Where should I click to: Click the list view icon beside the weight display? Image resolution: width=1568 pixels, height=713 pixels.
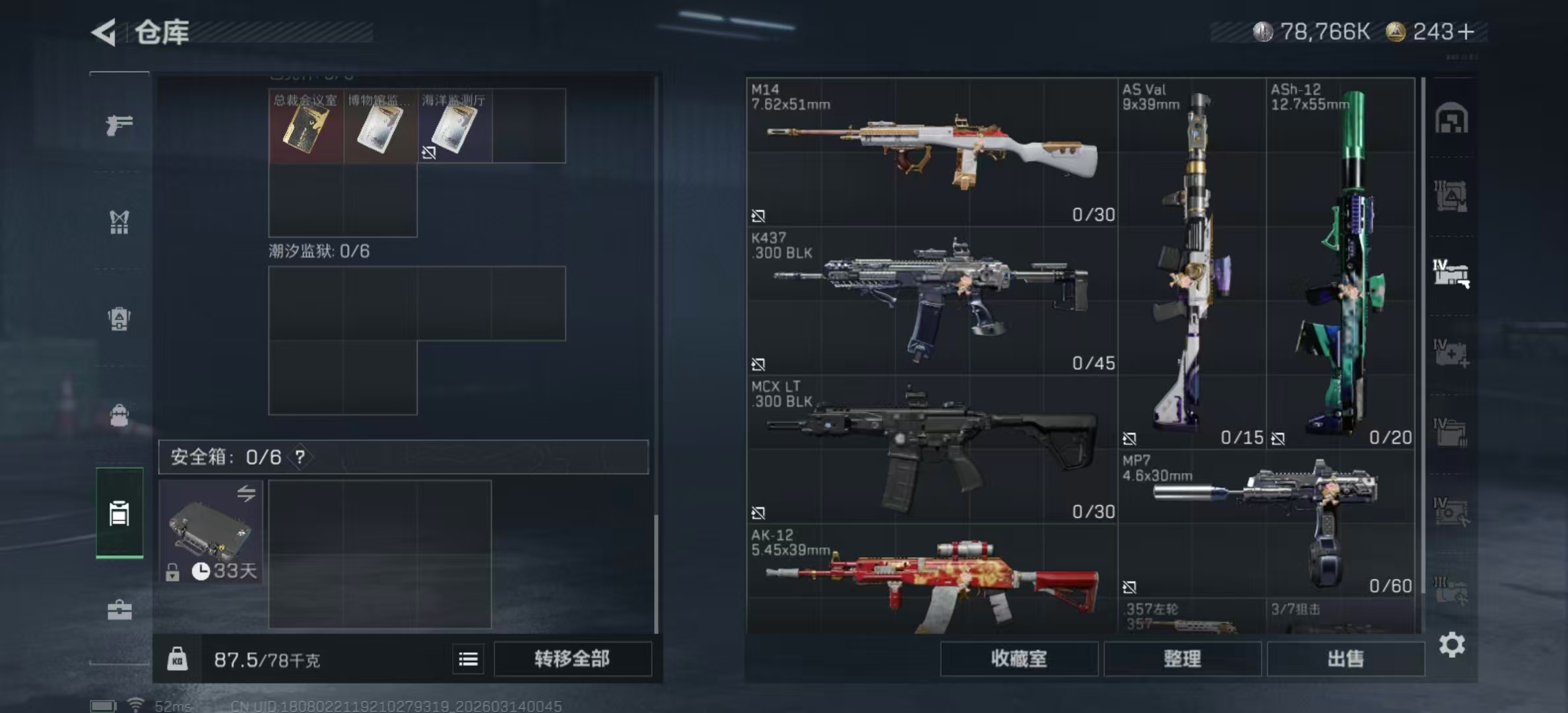(468, 659)
